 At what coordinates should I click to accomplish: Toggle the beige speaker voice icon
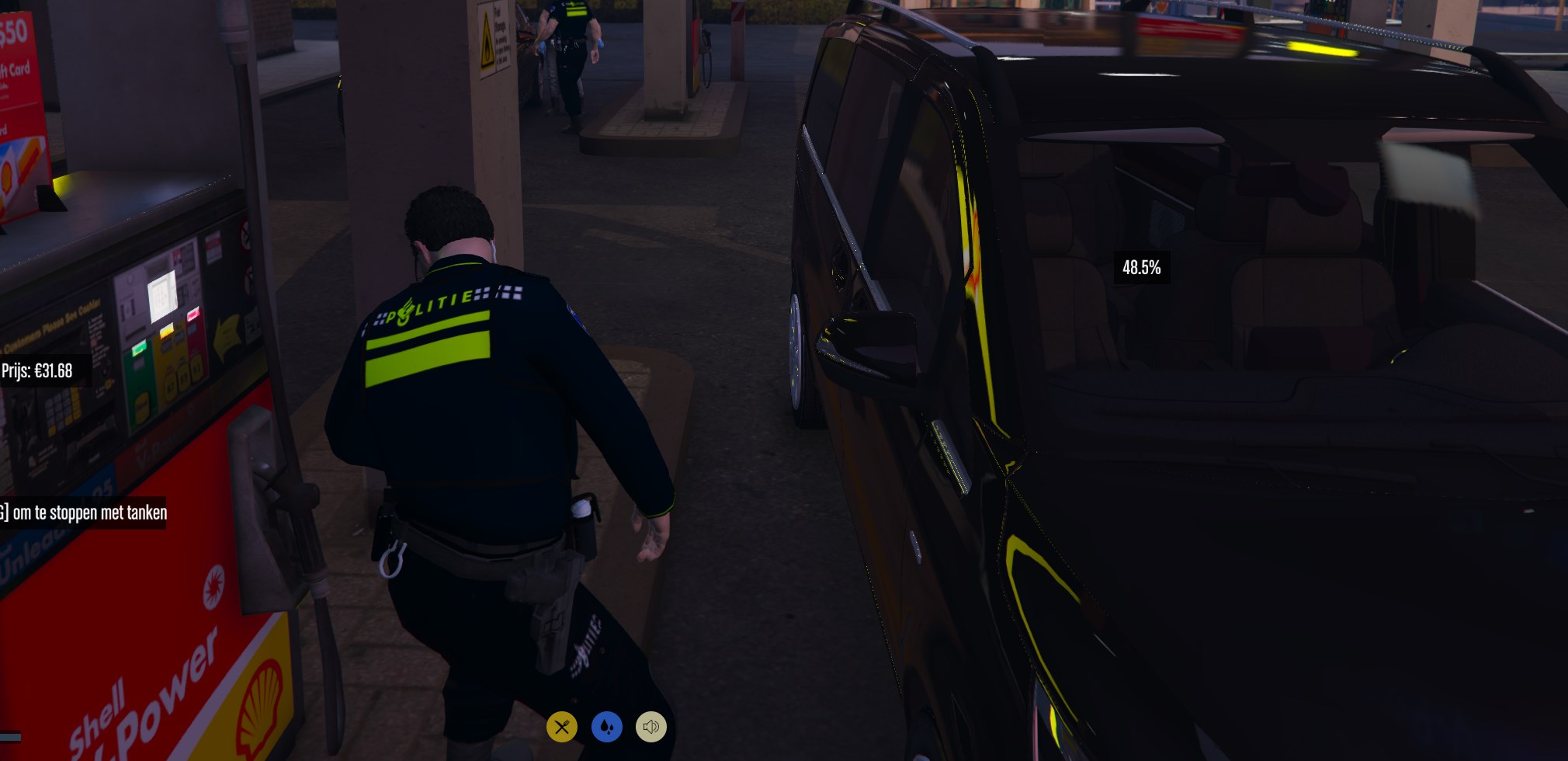[651, 727]
